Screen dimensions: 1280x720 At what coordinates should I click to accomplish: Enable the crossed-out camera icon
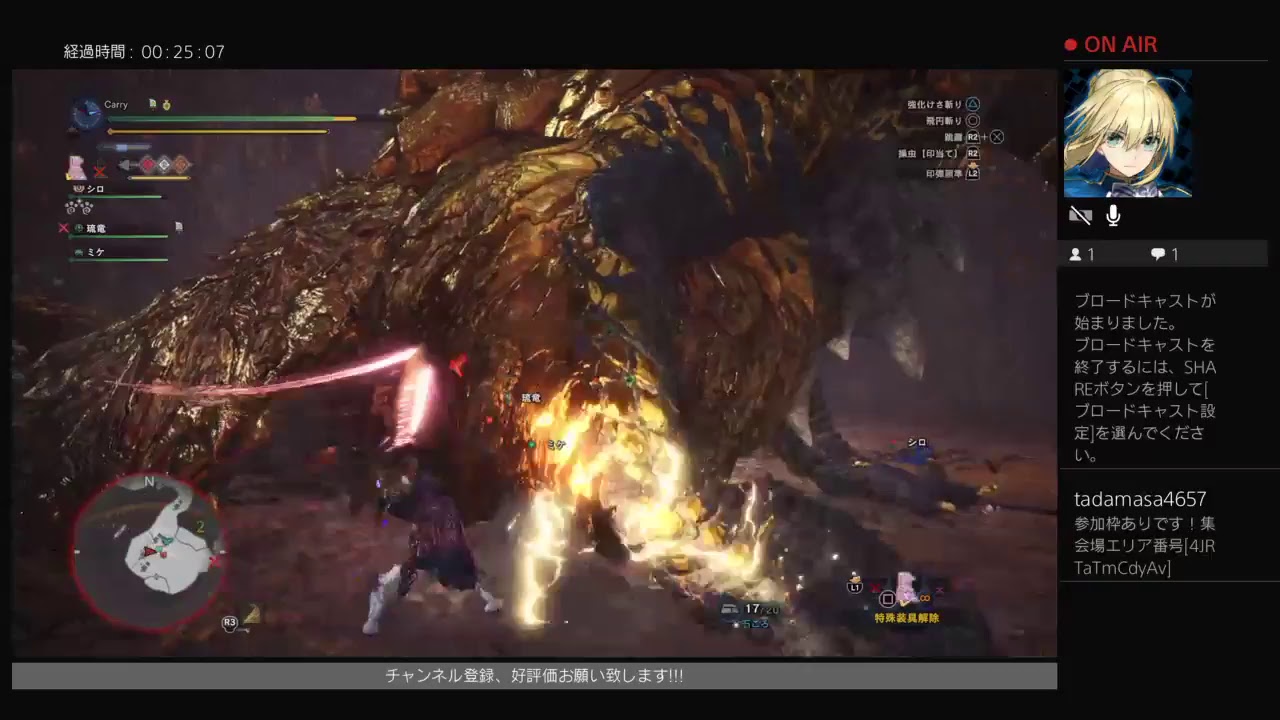coord(1080,214)
